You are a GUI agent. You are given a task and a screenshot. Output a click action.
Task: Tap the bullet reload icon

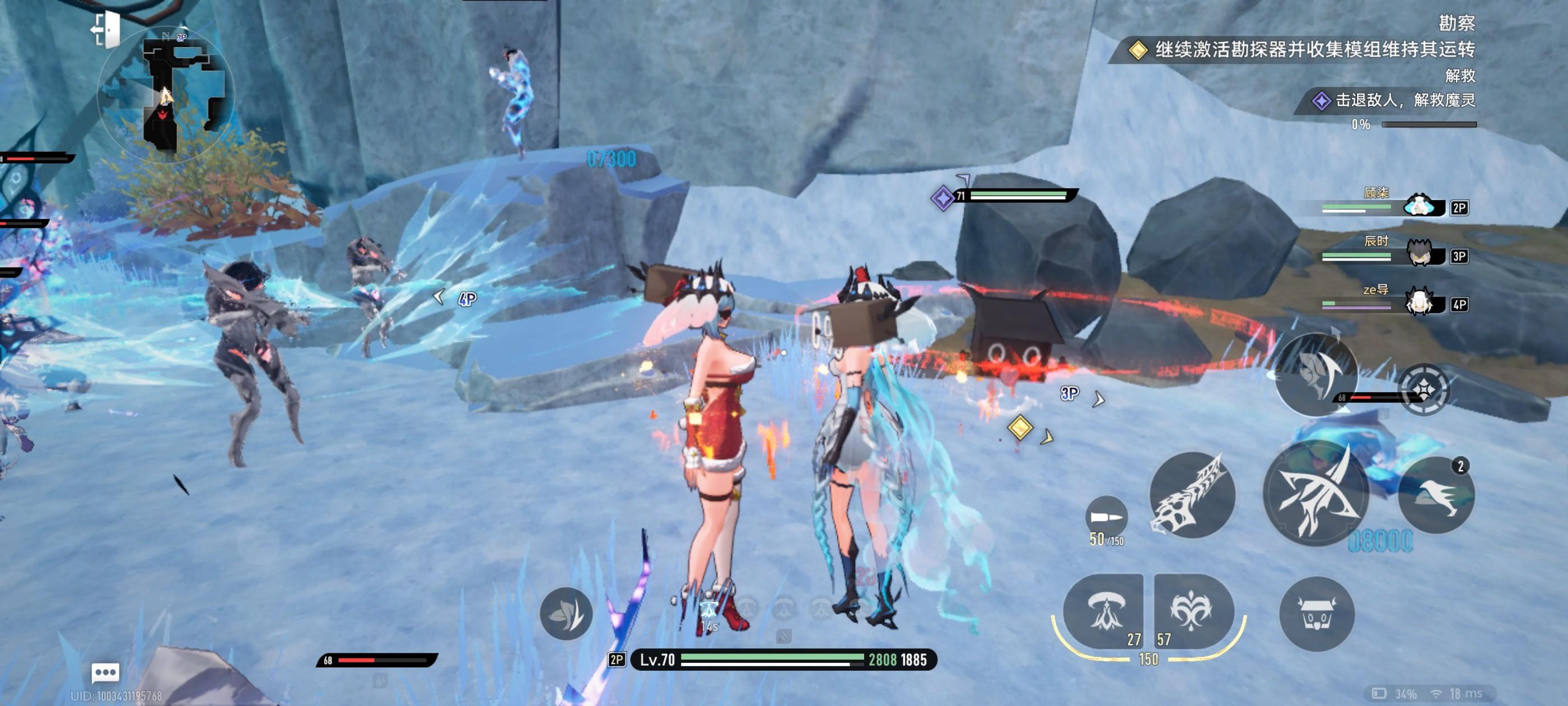tap(1106, 518)
